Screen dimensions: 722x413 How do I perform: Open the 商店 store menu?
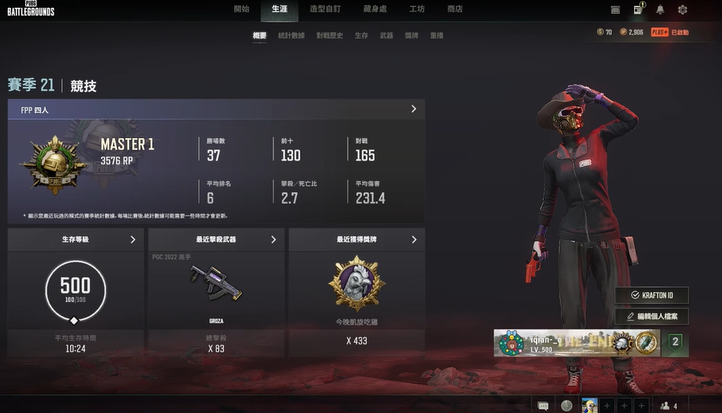tap(455, 9)
